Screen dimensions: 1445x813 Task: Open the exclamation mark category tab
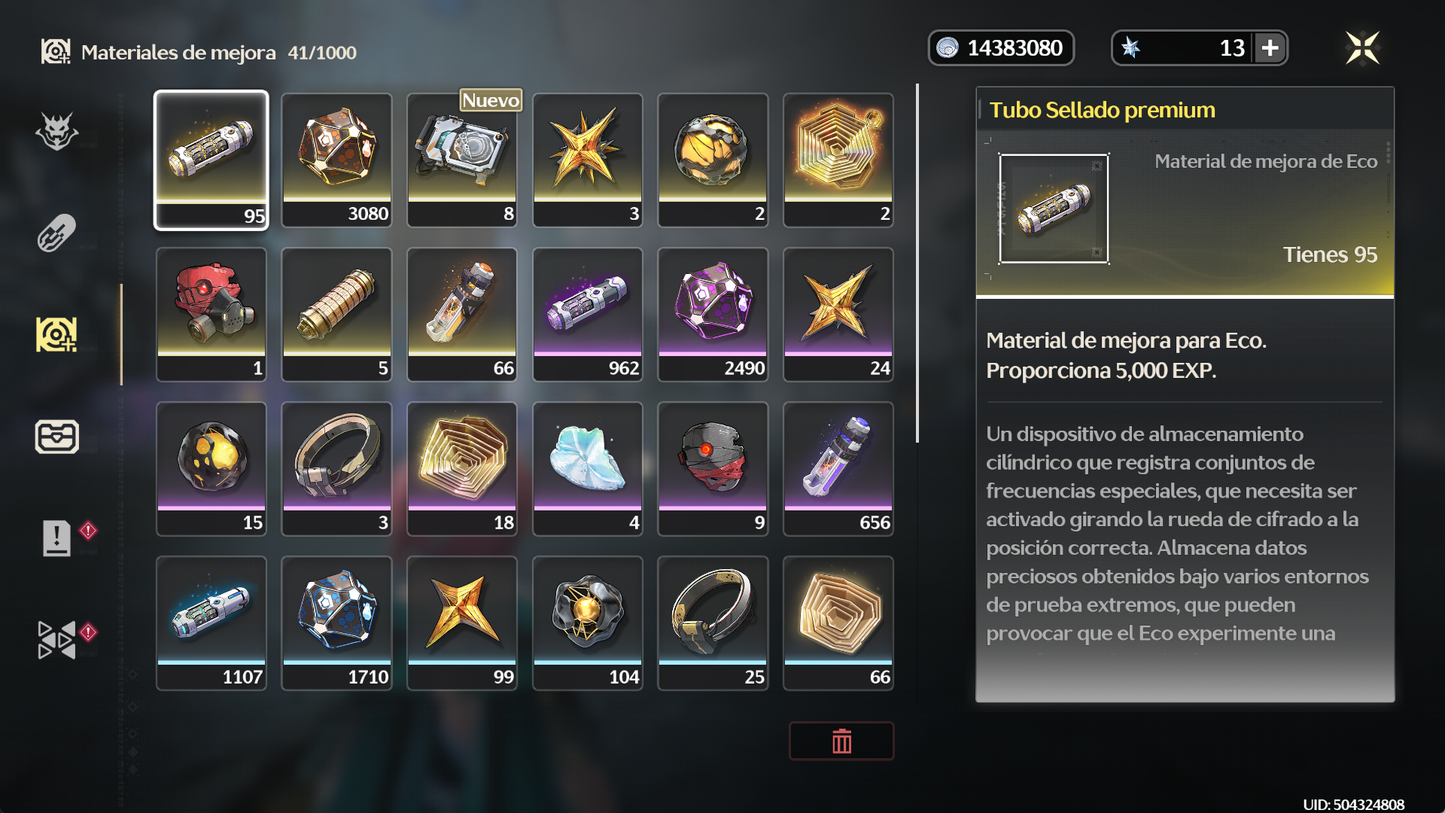coord(57,539)
